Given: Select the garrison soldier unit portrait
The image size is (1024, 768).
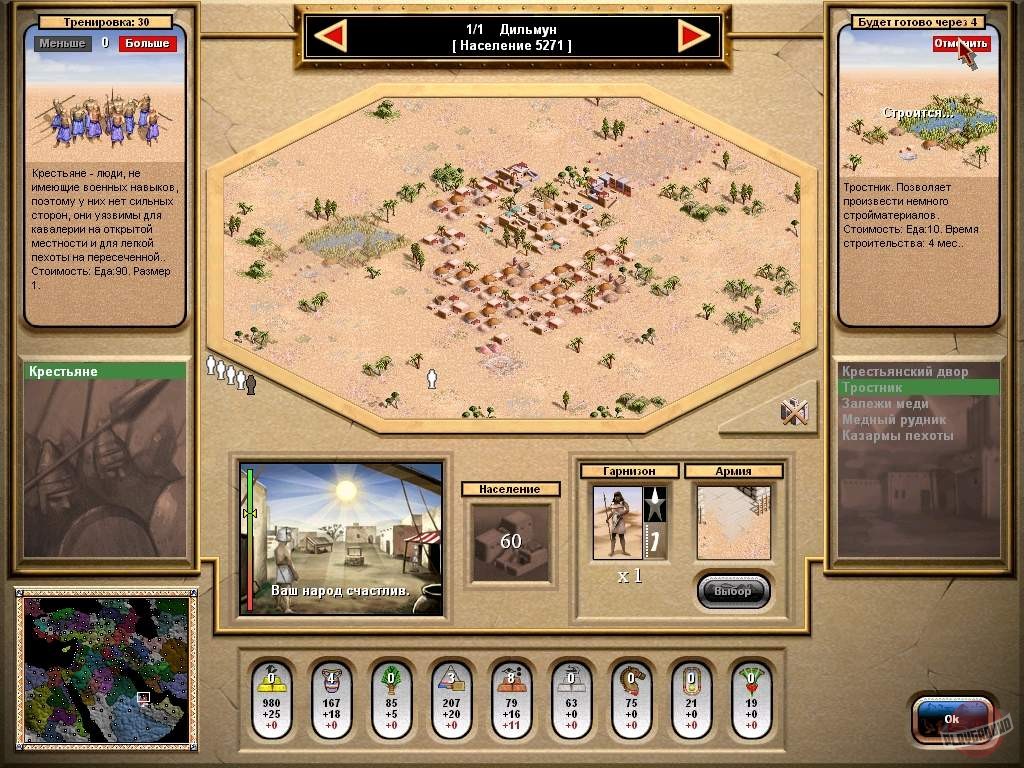Looking at the screenshot, I should pos(617,522).
